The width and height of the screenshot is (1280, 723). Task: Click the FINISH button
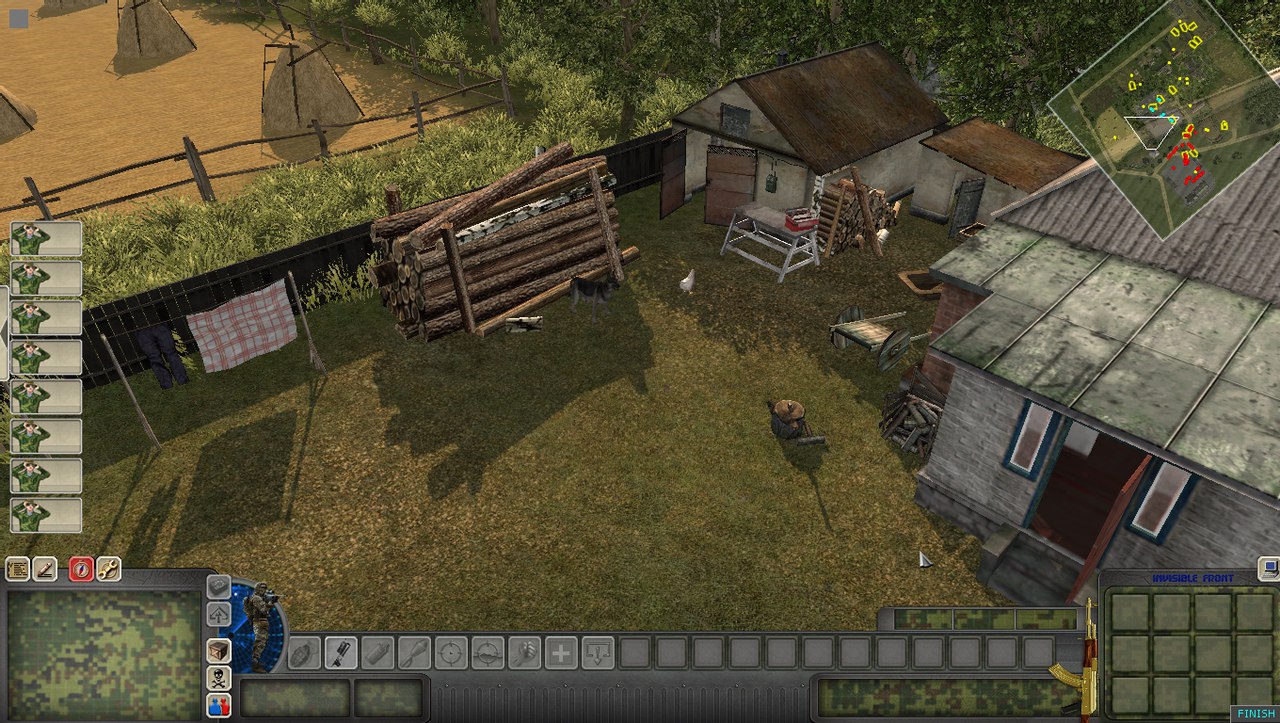point(1255,714)
